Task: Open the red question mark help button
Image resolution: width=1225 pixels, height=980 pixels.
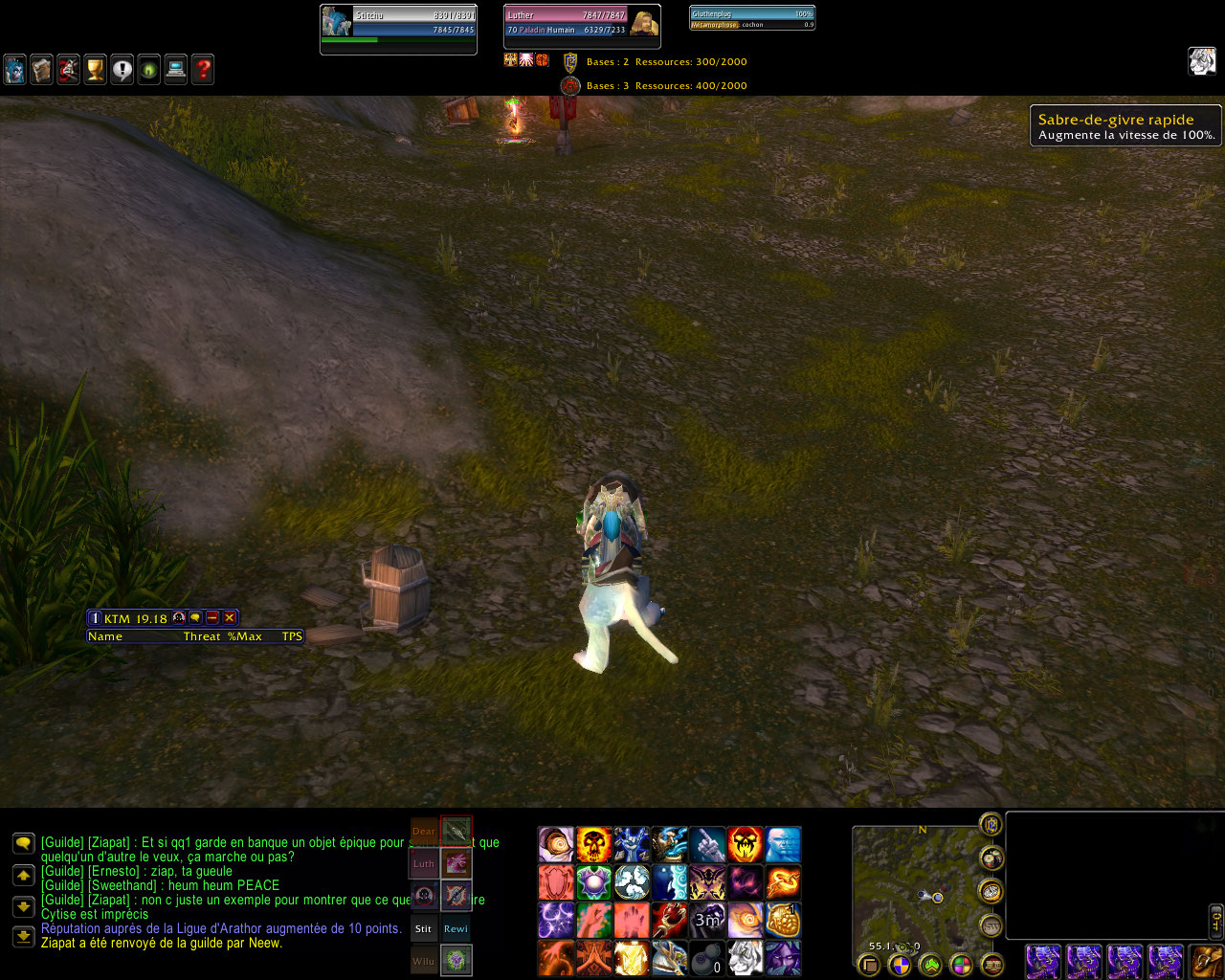Action: [x=202, y=70]
